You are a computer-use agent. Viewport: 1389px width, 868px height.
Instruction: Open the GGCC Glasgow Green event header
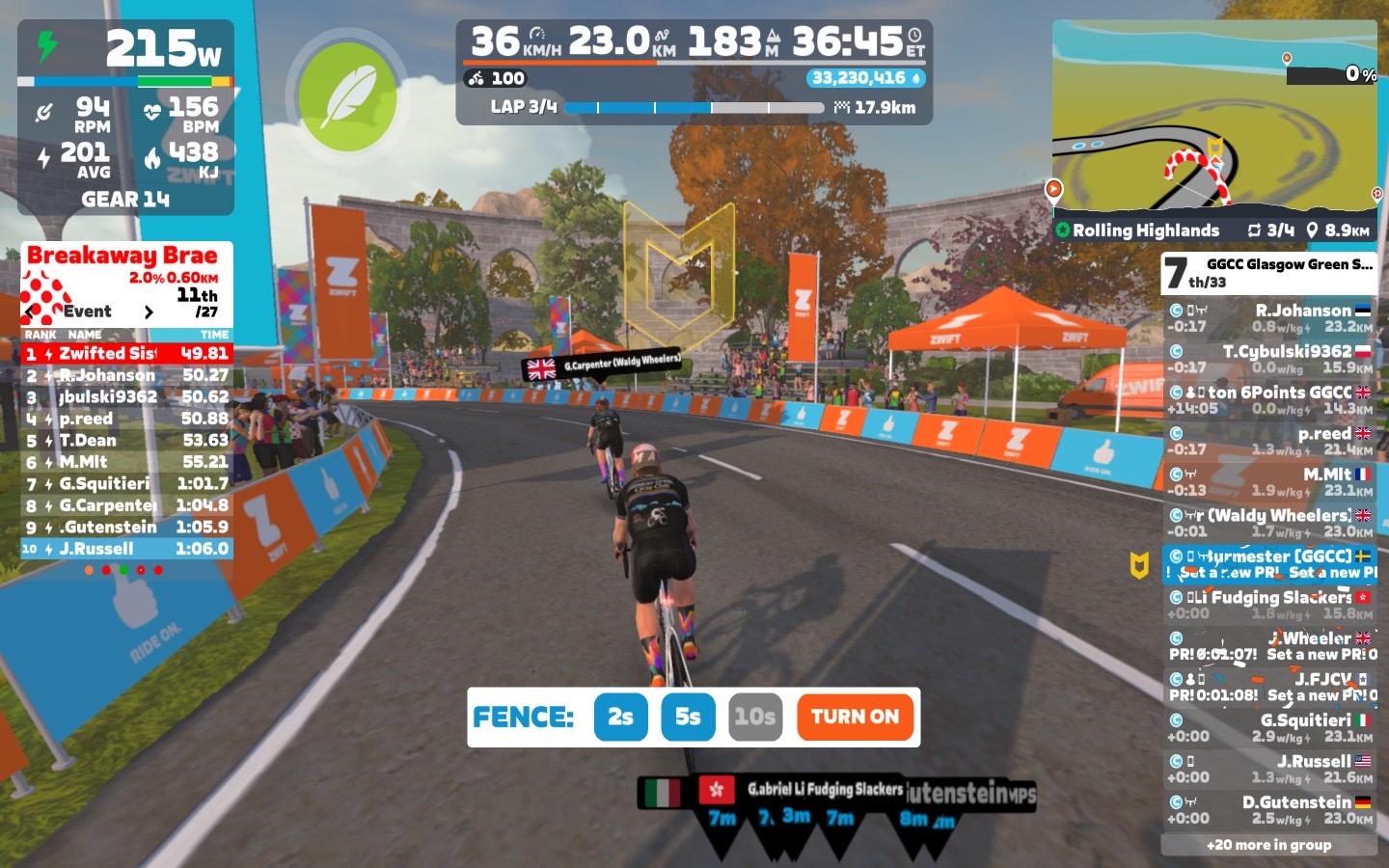click(1268, 273)
